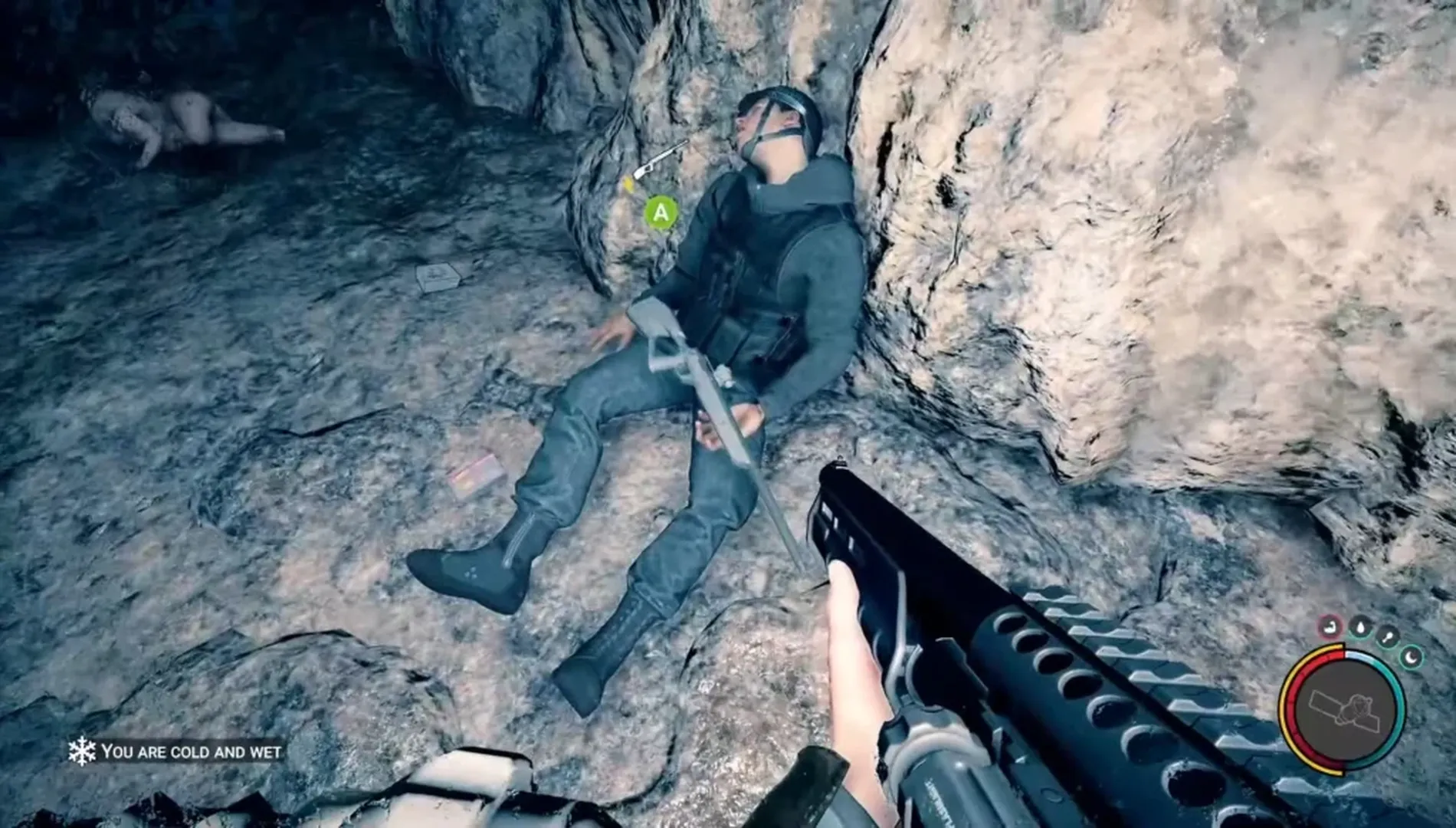
Task: Click the water droplet hydration icon
Action: click(x=1360, y=626)
